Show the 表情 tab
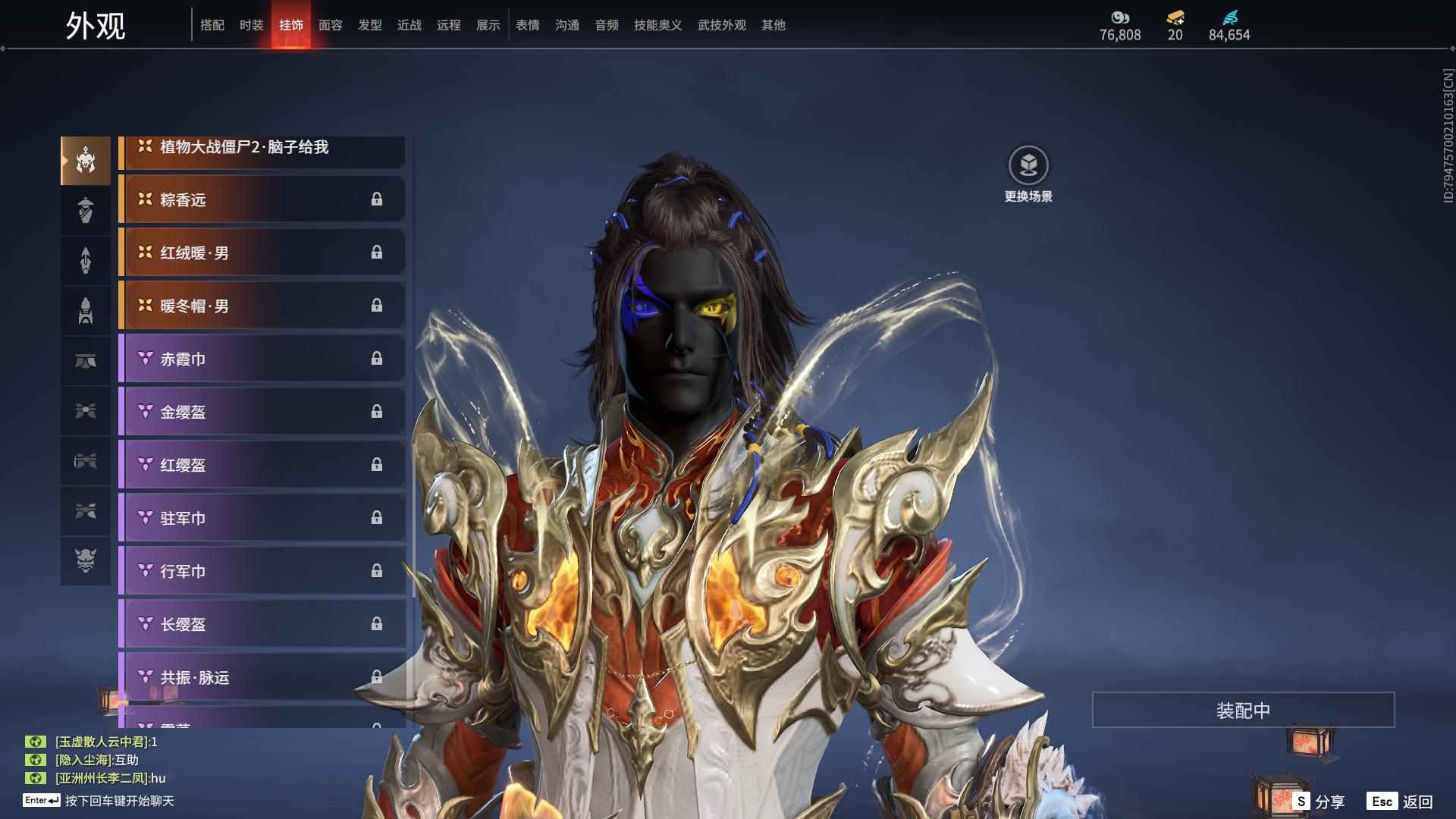The width and height of the screenshot is (1456, 819). pyautogui.click(x=527, y=25)
